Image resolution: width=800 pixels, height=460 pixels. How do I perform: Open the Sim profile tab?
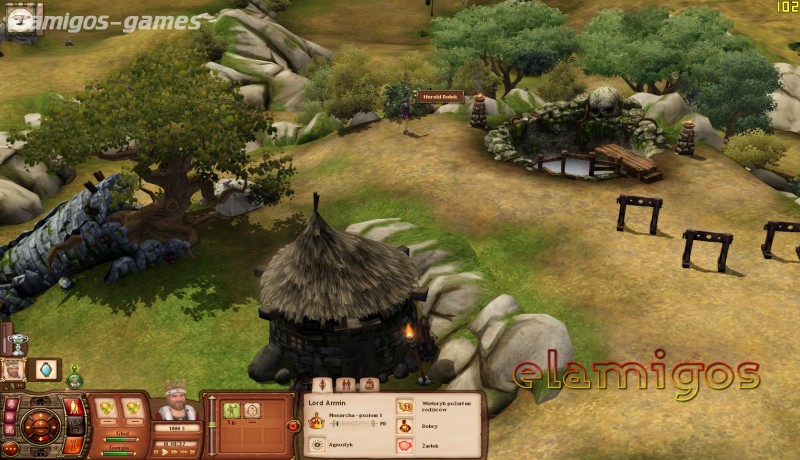click(x=323, y=384)
